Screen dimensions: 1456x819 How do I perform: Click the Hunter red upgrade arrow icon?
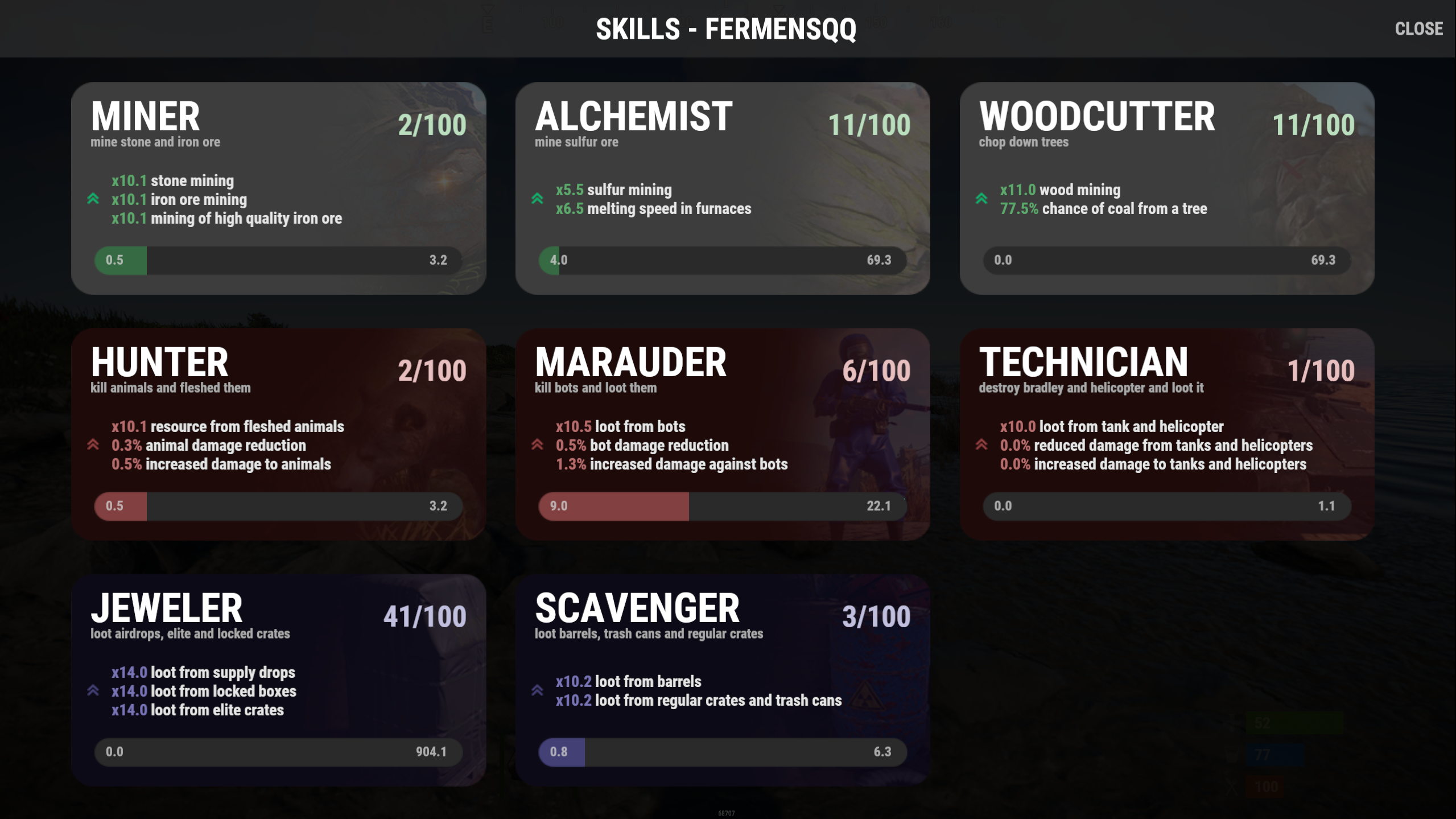point(93,445)
